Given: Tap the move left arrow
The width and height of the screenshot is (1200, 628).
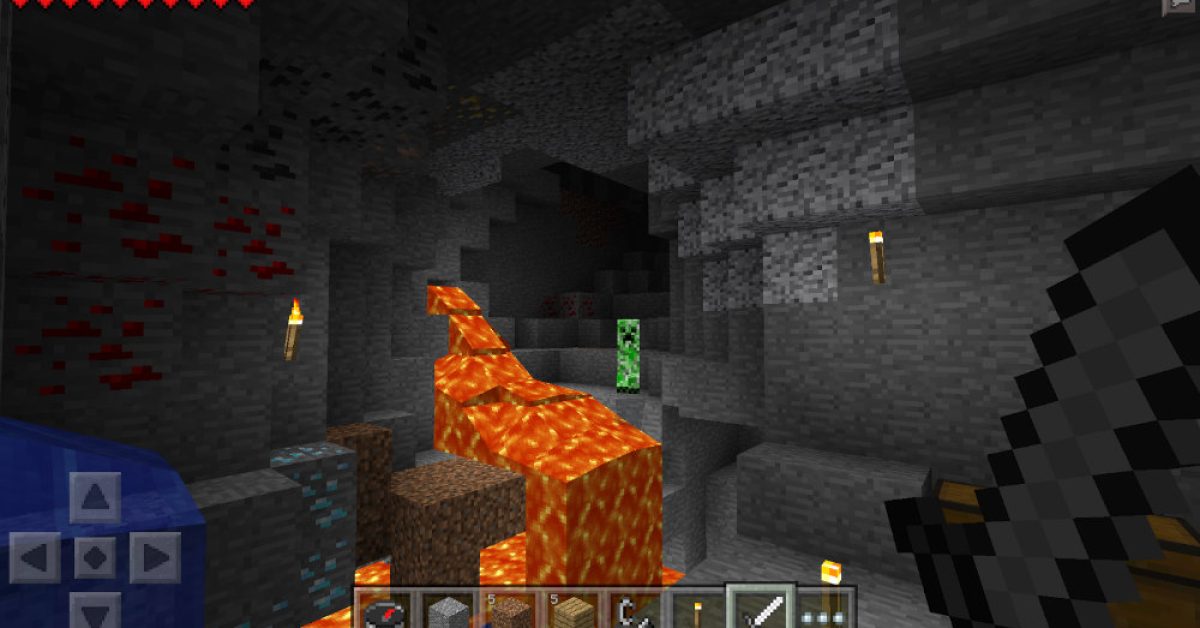Looking at the screenshot, I should click(x=35, y=558).
